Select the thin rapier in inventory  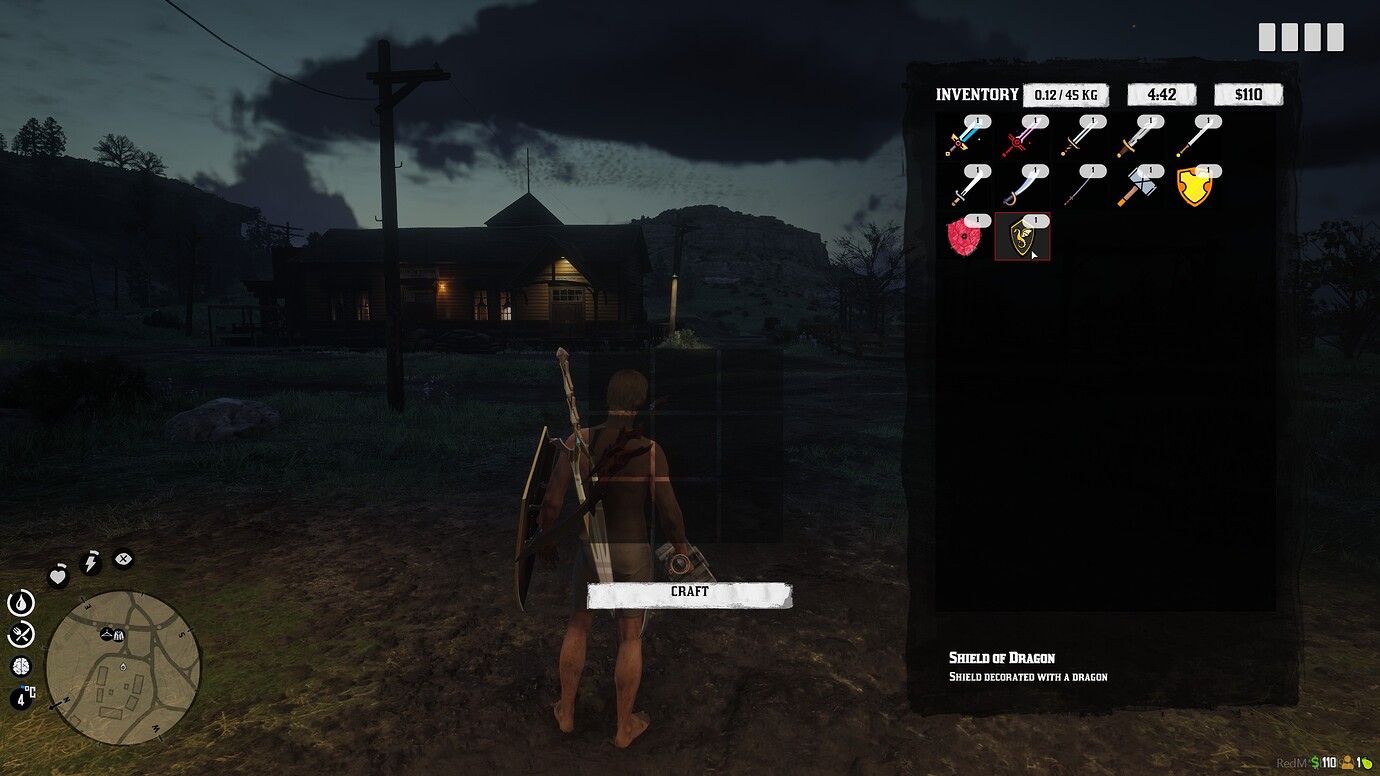point(1083,190)
